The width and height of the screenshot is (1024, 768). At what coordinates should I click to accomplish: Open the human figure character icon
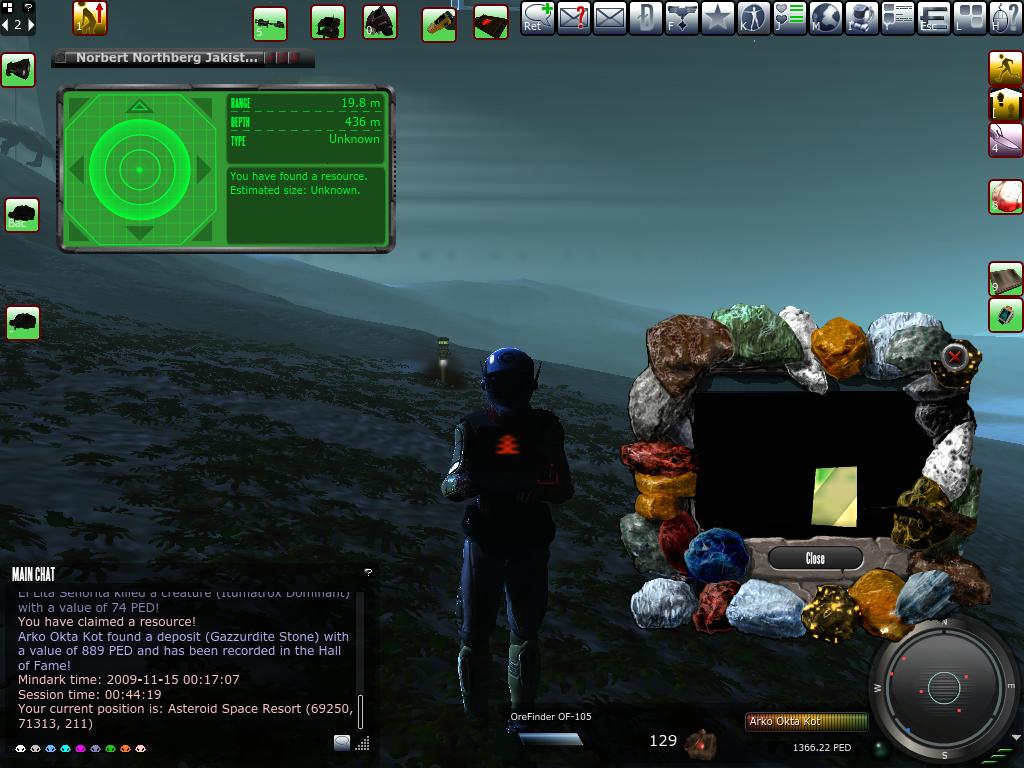pyautogui.click(x=753, y=19)
